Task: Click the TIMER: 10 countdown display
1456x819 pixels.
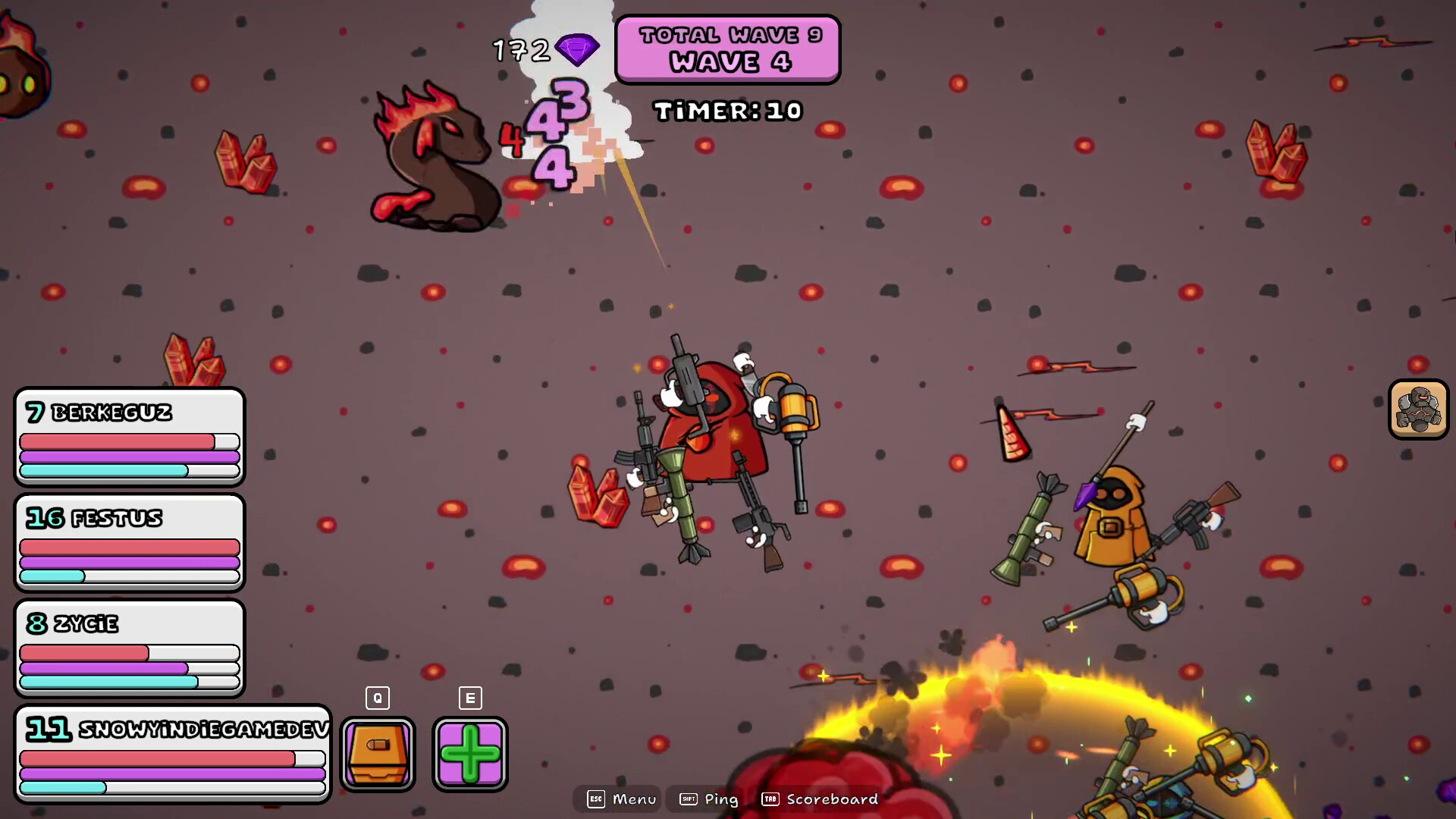Action: (x=727, y=110)
